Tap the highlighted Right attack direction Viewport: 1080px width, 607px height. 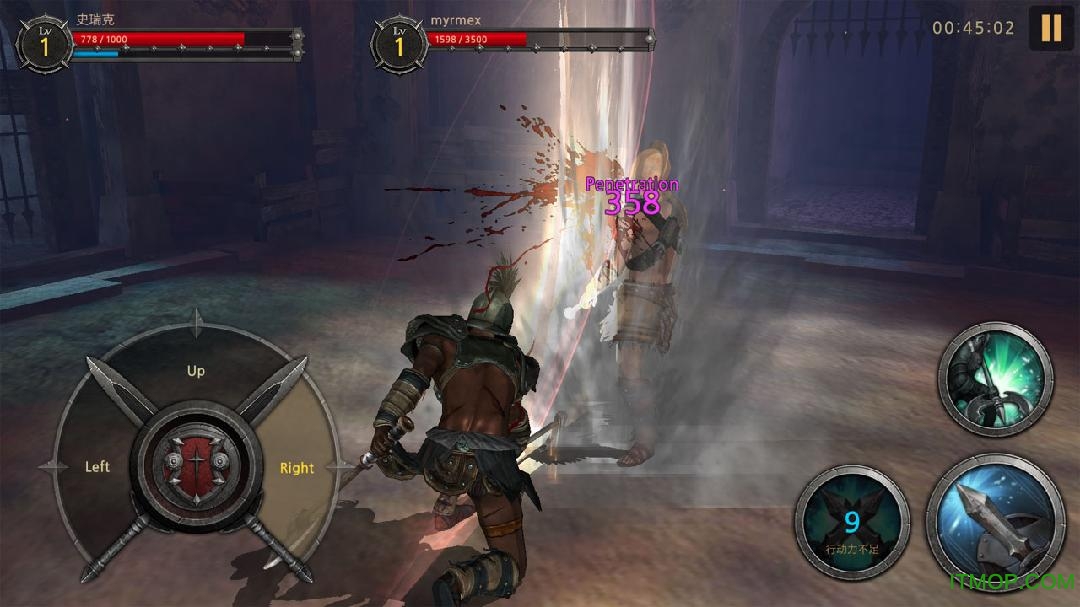pos(297,468)
